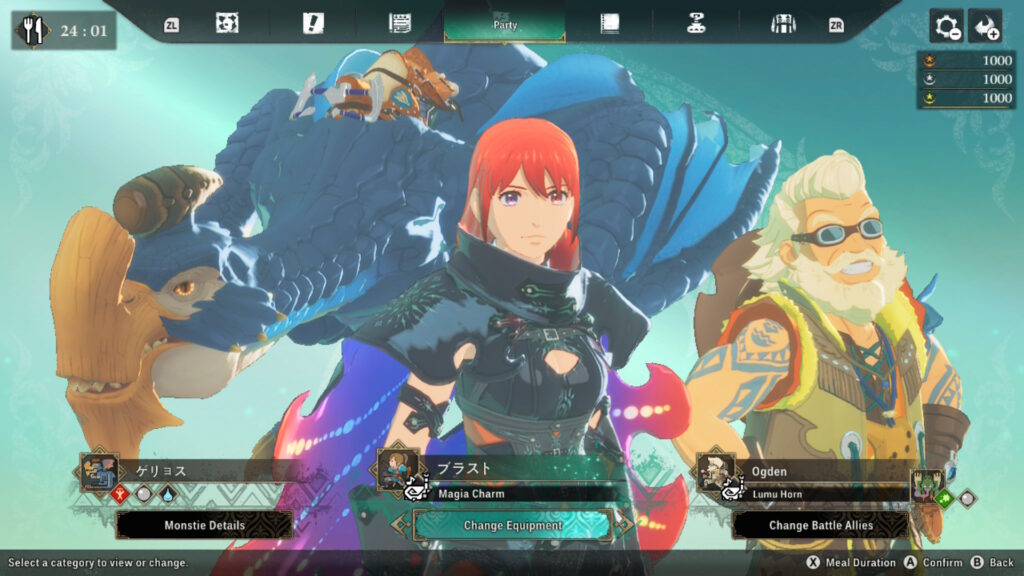Viewport: 1024px width, 576px height.
Task: Select the joystick controller tab
Action: (696, 24)
